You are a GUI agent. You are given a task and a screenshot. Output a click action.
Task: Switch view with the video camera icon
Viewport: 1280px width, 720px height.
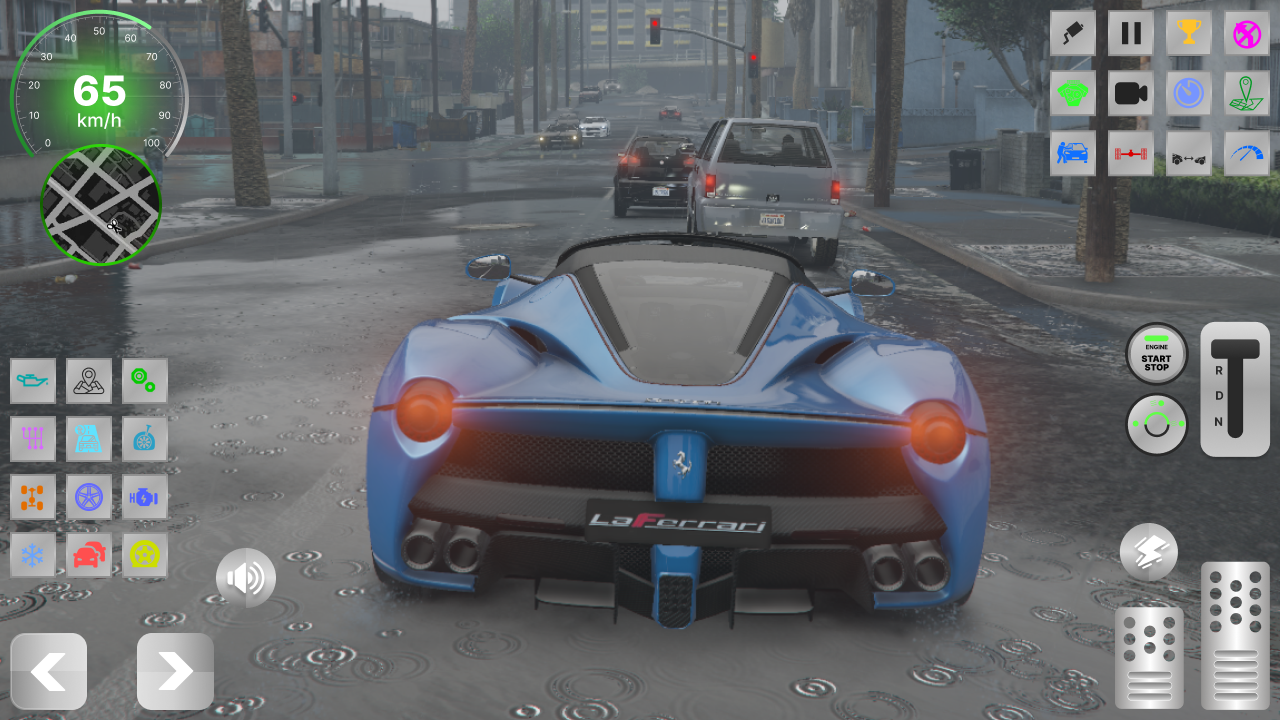(1130, 93)
